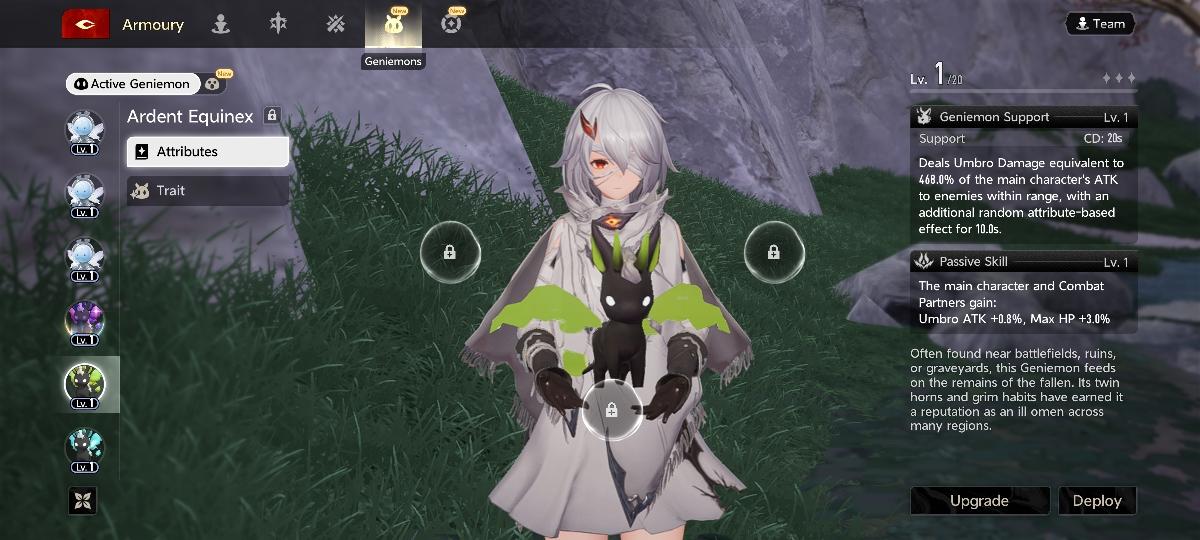Deploy the Ardent Equinex Geniemon
This screenshot has width=1200, height=540.
[1097, 501]
